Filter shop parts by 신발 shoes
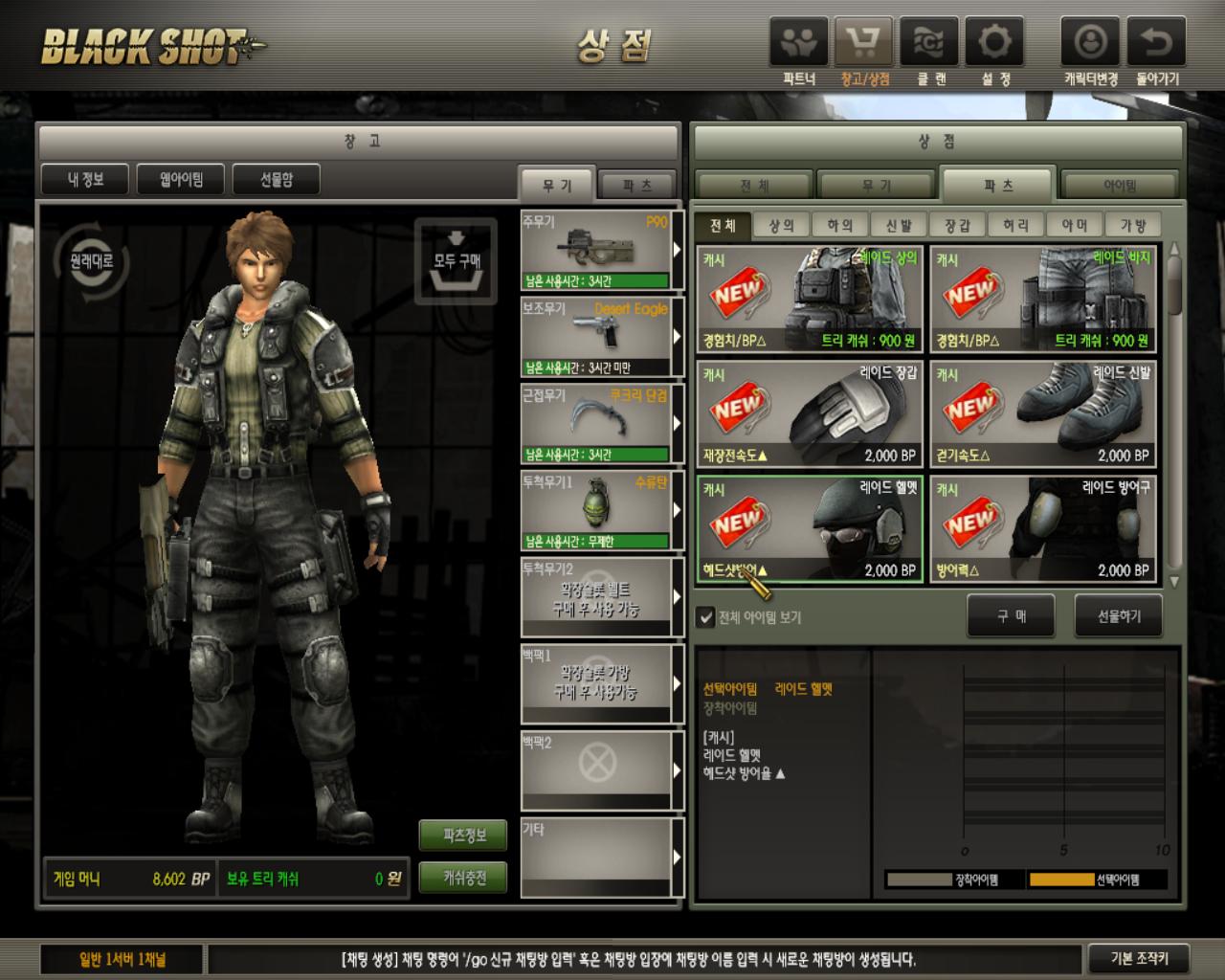The height and width of the screenshot is (980, 1225). pyautogui.click(x=899, y=225)
